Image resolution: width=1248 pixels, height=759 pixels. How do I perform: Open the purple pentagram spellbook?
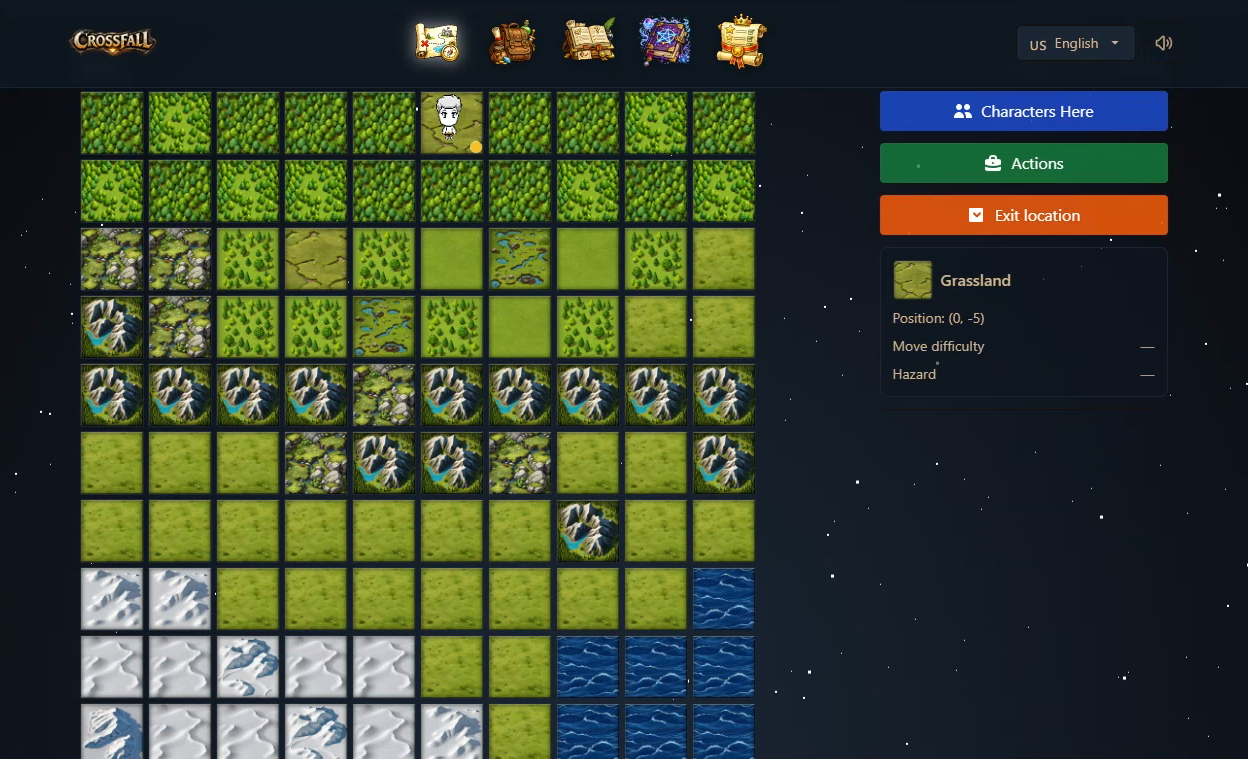(x=664, y=42)
